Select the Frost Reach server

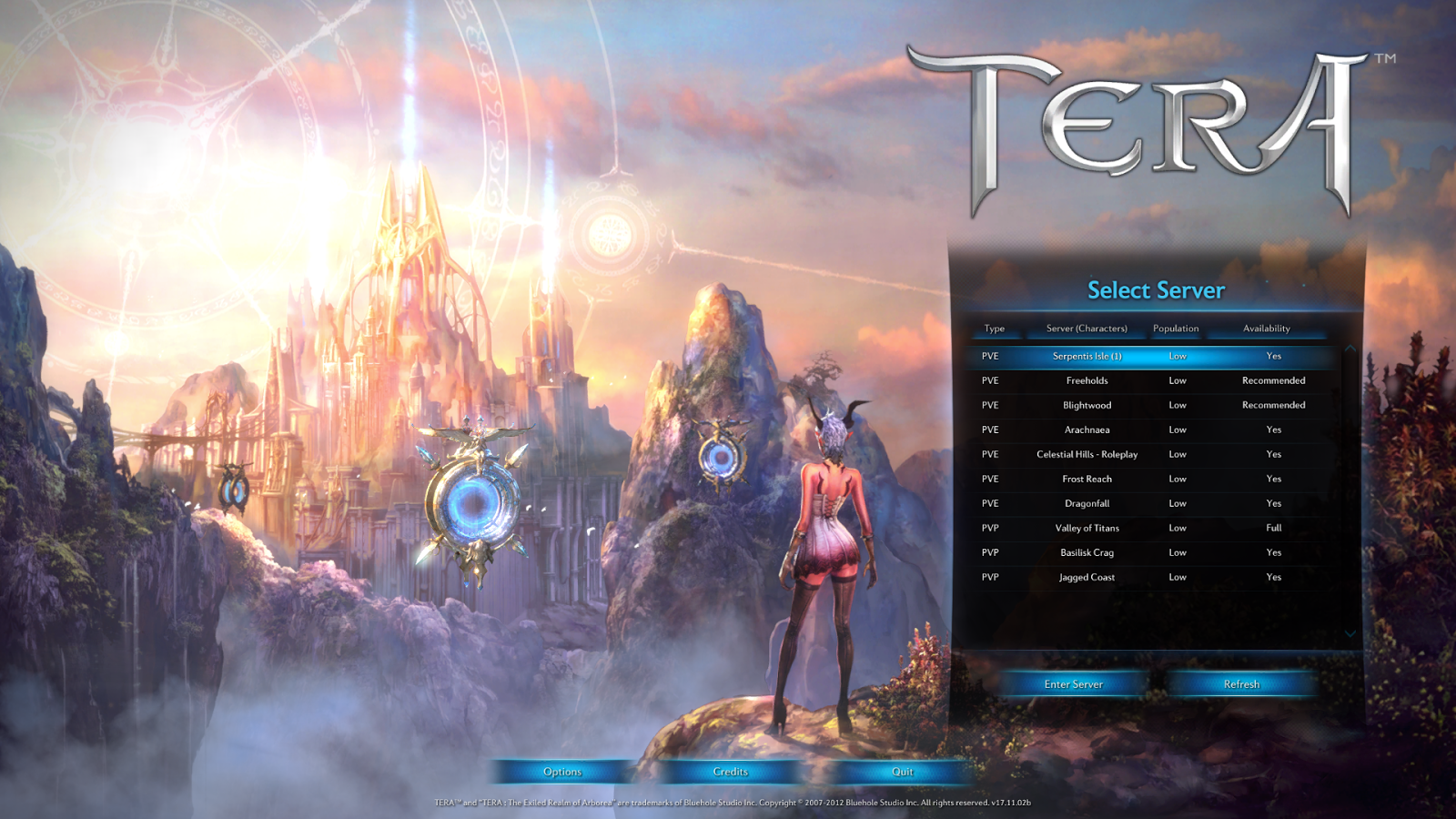click(1086, 479)
